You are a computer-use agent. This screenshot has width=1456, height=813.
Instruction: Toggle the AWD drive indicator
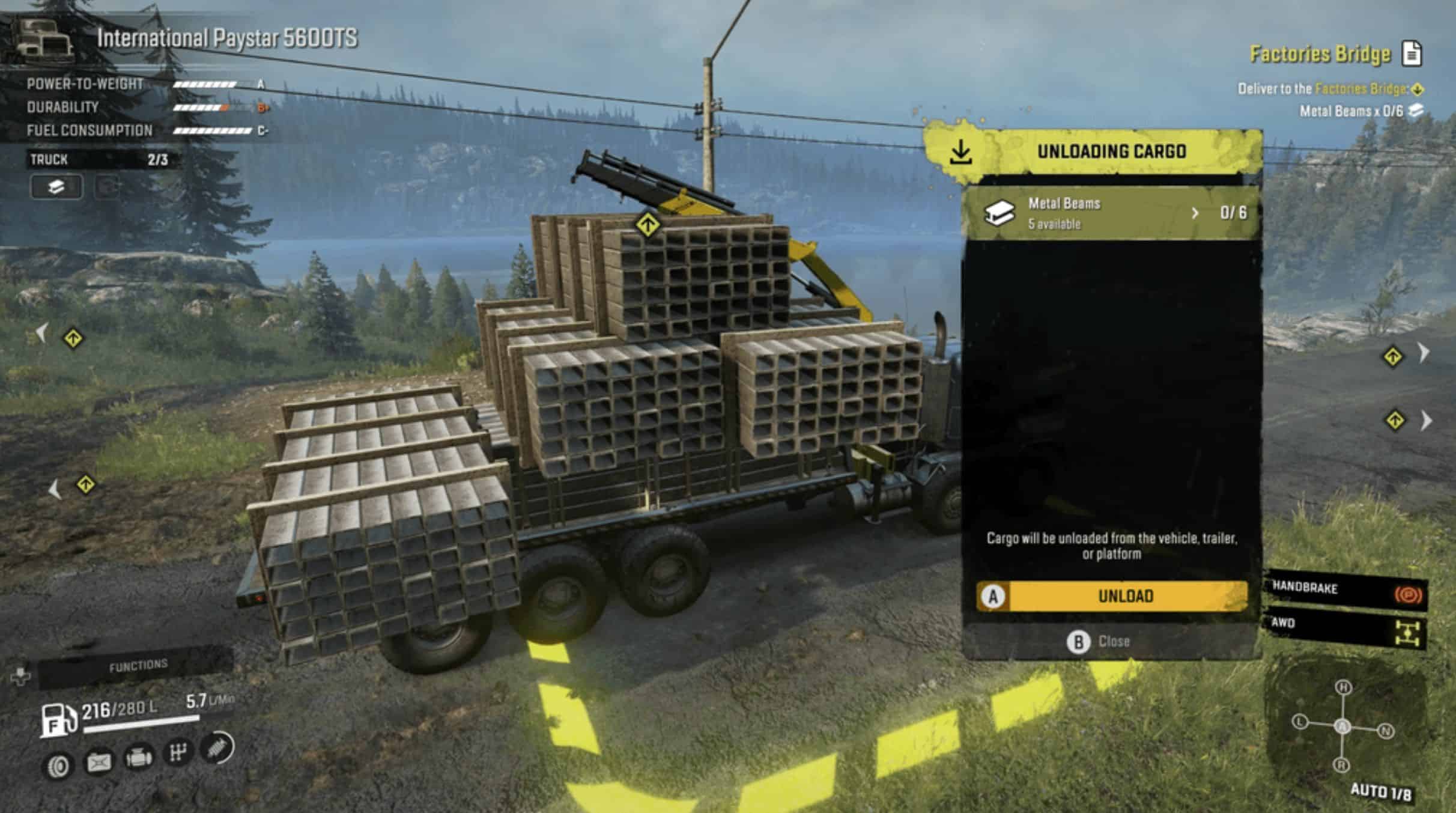[1347, 628]
